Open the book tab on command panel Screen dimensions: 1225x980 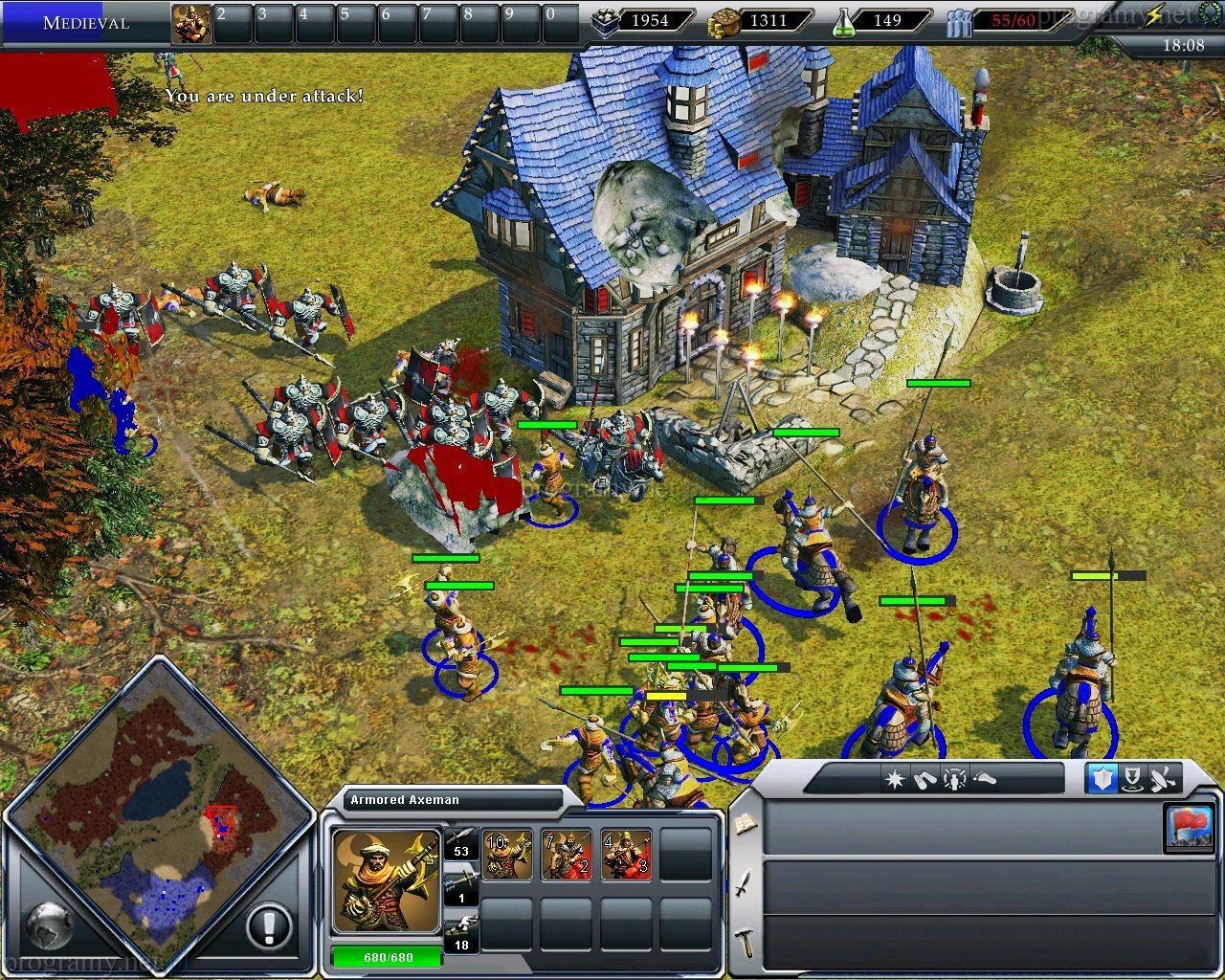(x=744, y=823)
